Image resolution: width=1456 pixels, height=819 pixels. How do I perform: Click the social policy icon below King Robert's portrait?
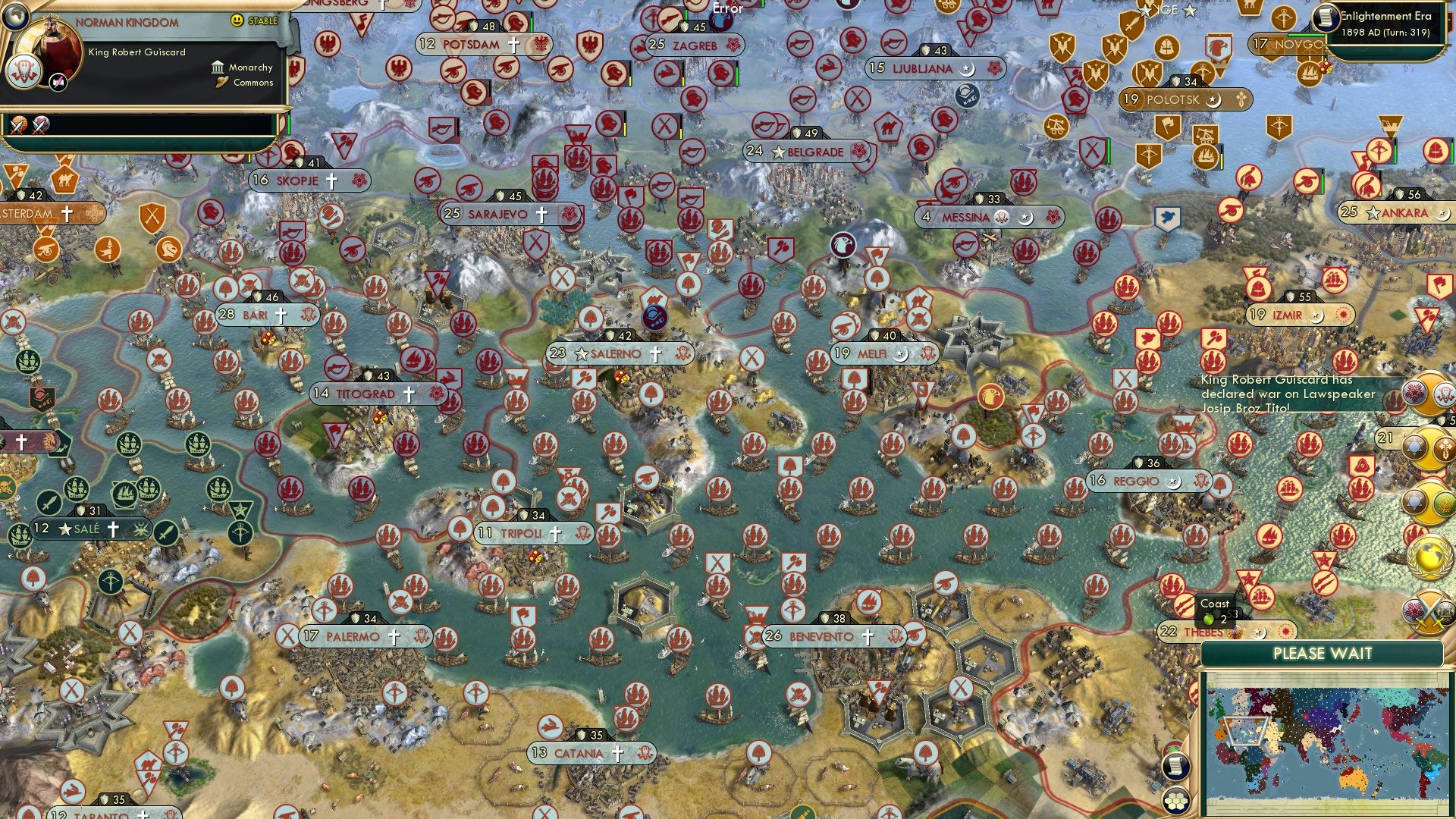click(58, 82)
